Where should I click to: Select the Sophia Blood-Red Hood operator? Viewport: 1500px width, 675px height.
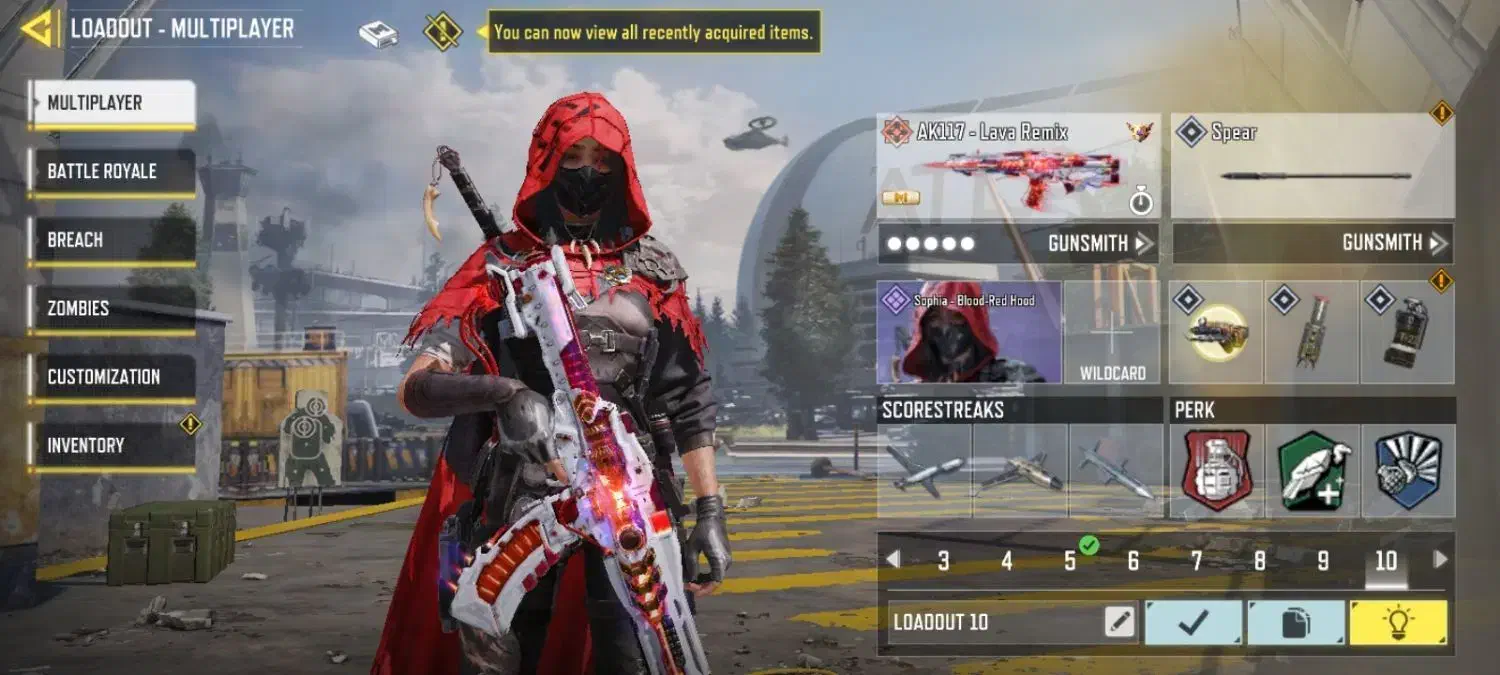(968, 332)
